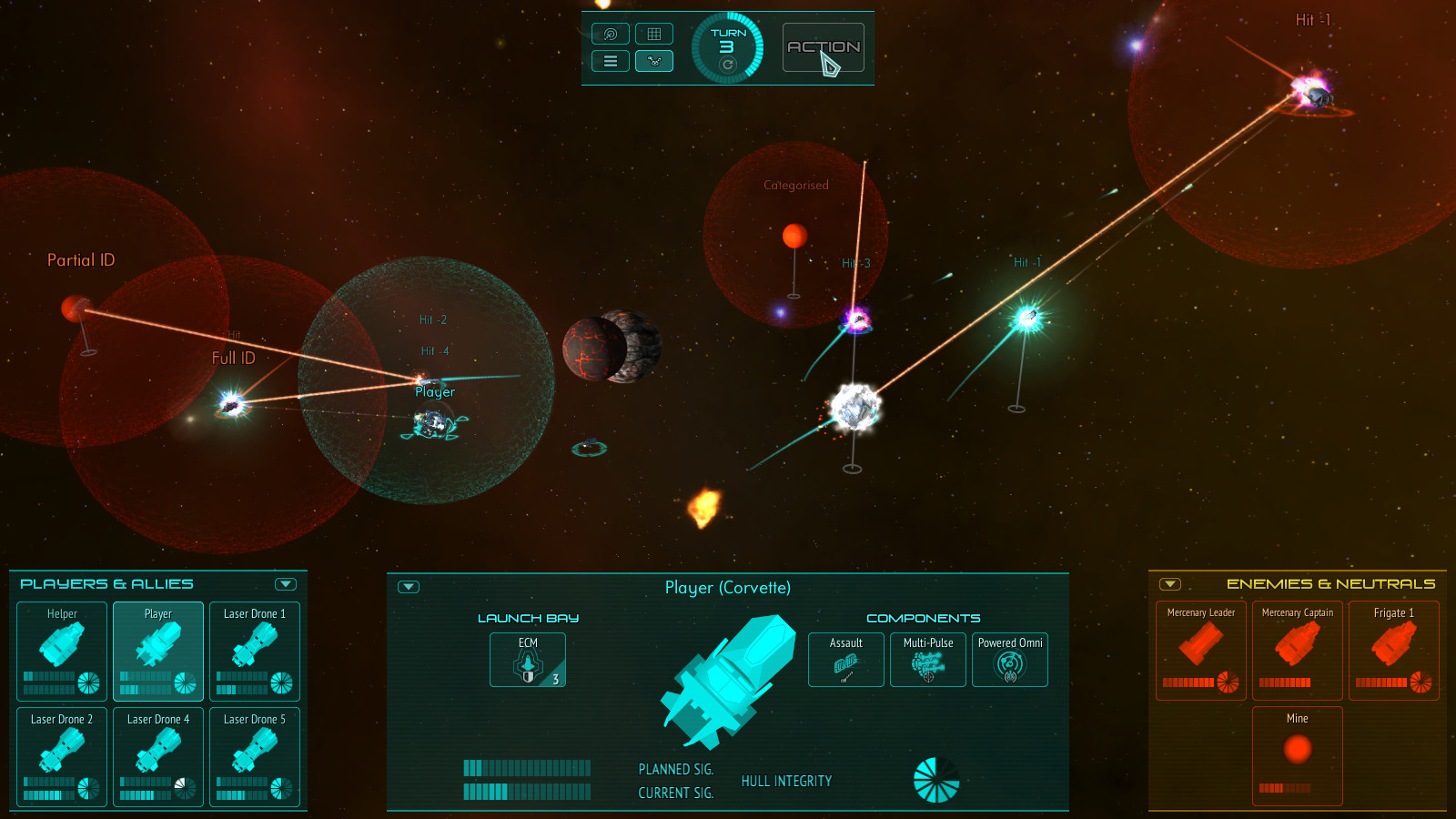1456x819 pixels.
Task: Select the Helper ship in Players & Allies
Action: [60, 651]
